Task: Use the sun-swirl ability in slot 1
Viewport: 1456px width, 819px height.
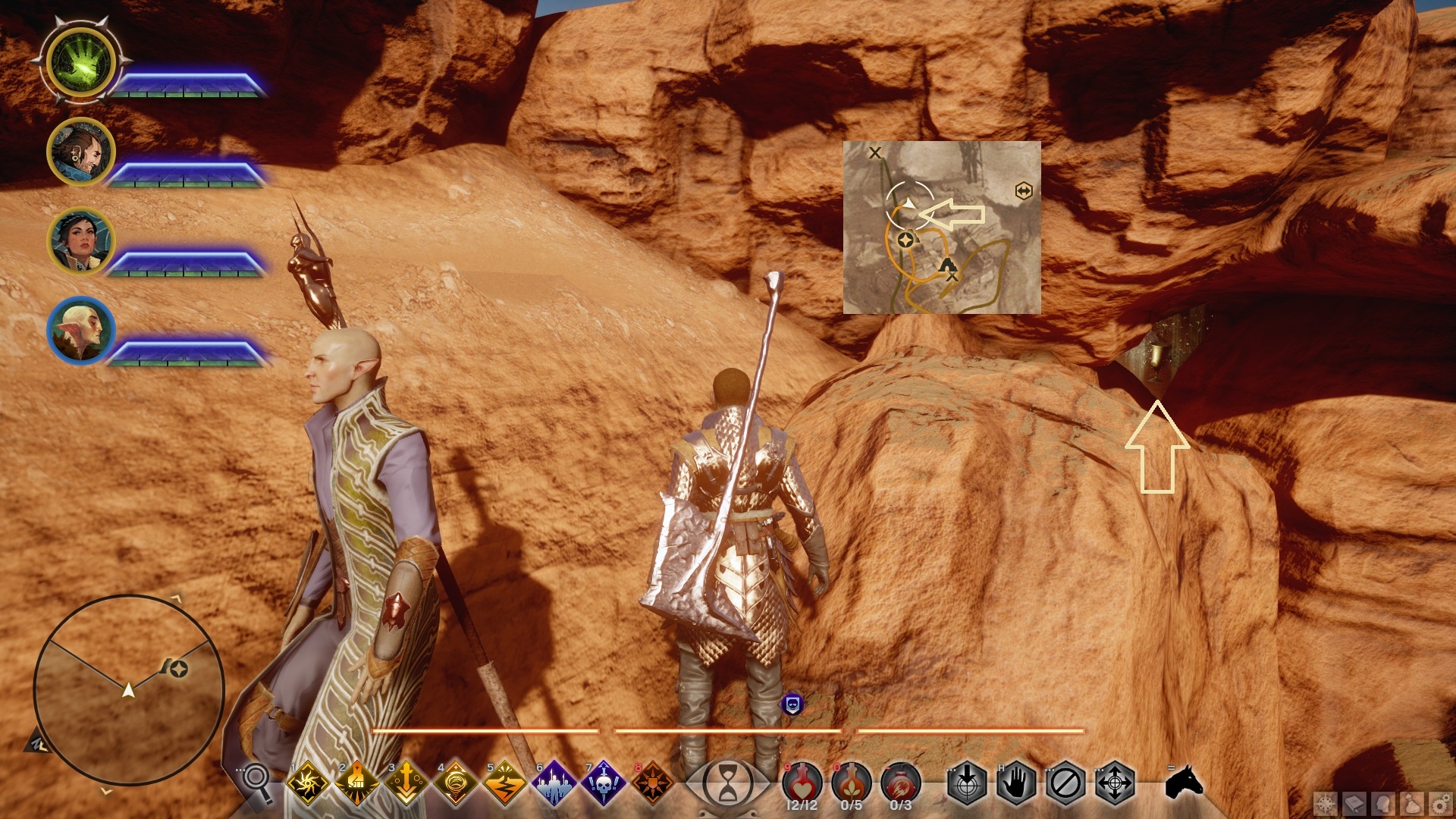Action: (308, 783)
